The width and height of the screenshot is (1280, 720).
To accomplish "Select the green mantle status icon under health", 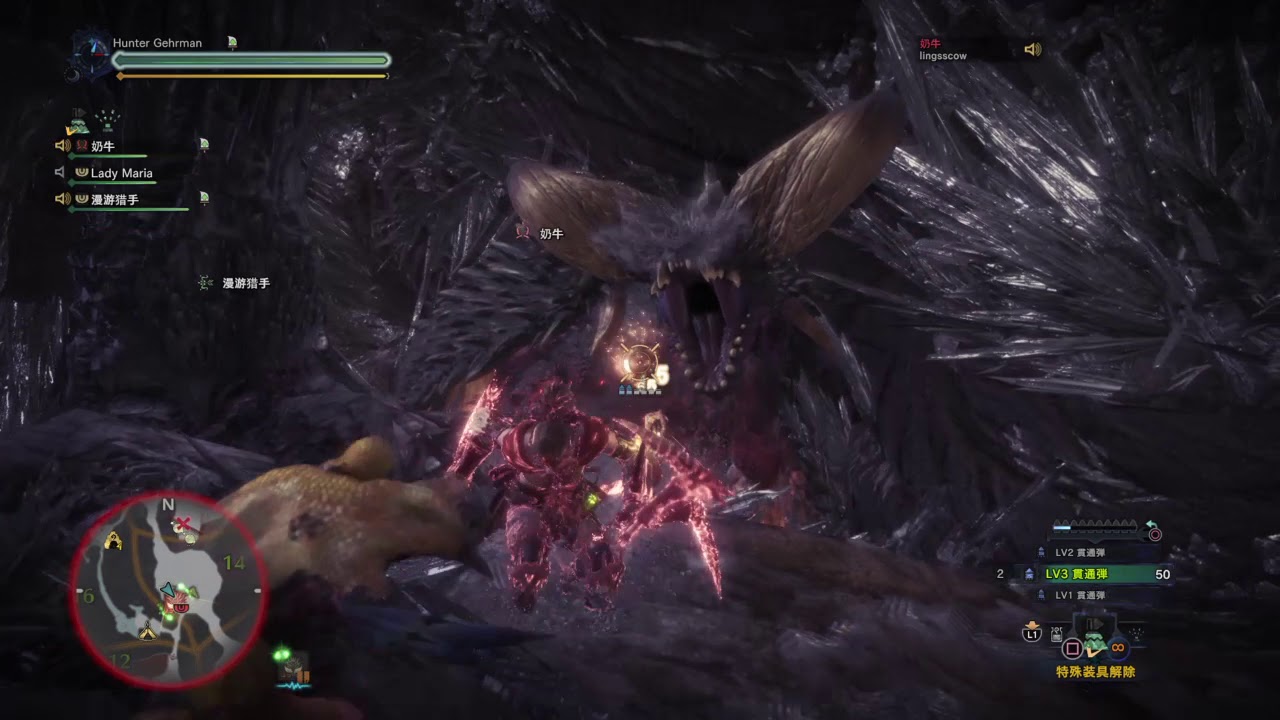I will tap(77, 123).
